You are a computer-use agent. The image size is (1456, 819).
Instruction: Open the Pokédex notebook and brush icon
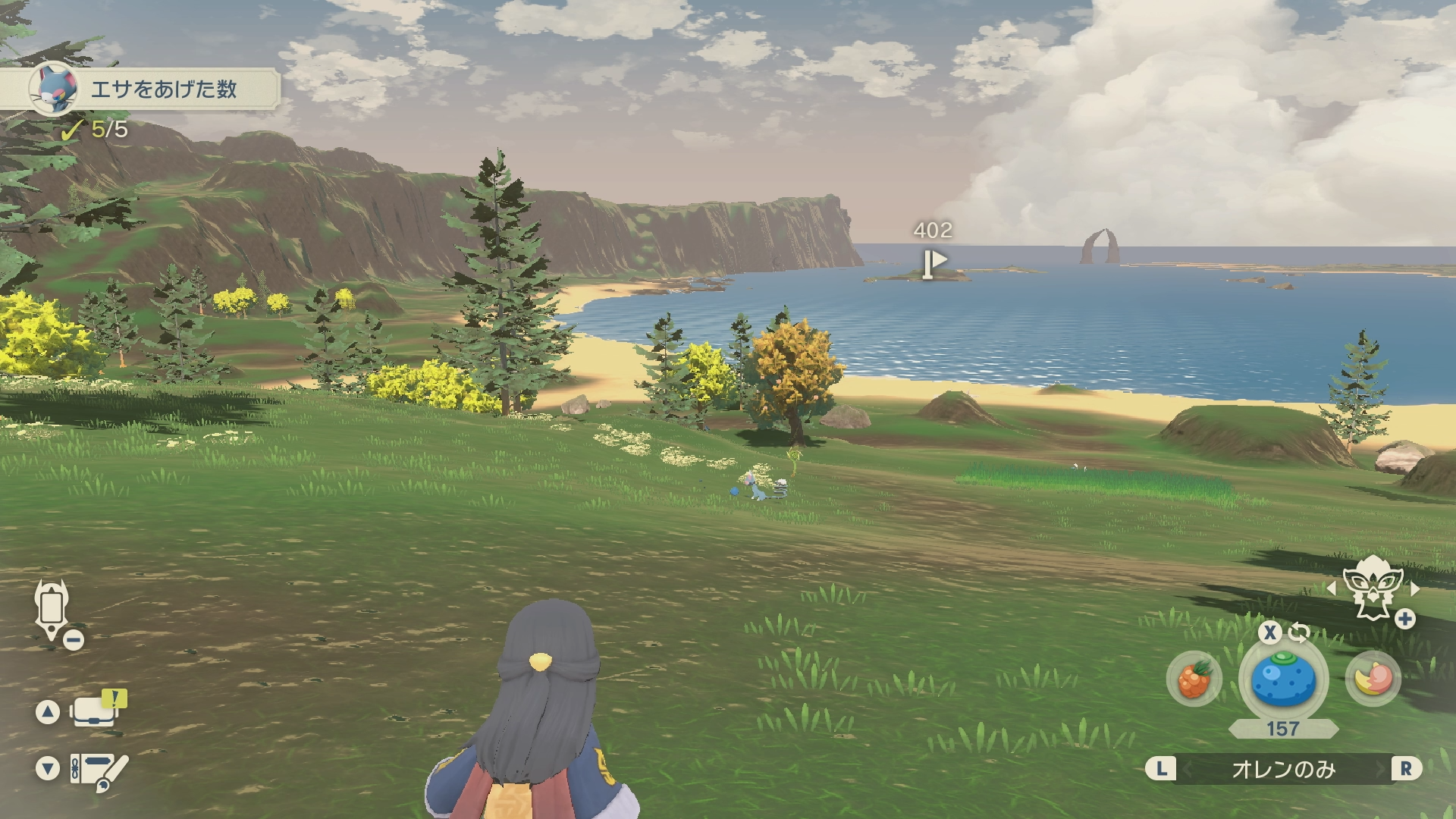pos(99,769)
